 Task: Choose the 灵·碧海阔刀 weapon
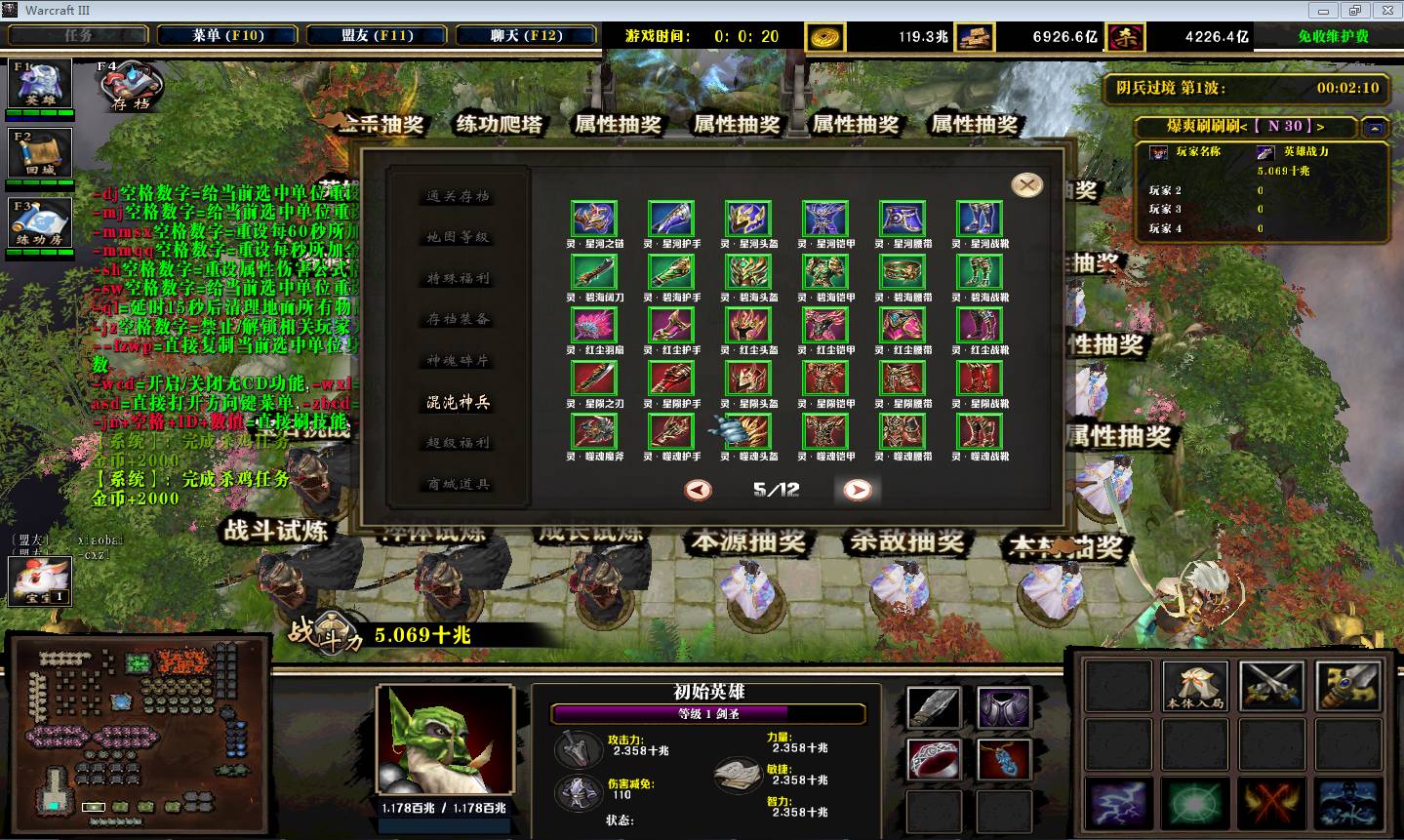[594, 273]
